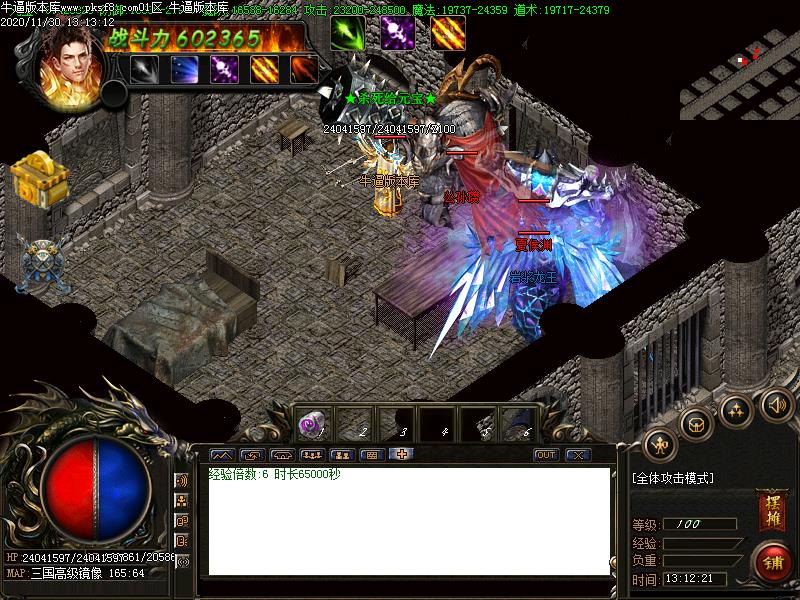Open the bag with the cube button
Image resolution: width=800 pixels, height=600 pixels.
[696, 423]
